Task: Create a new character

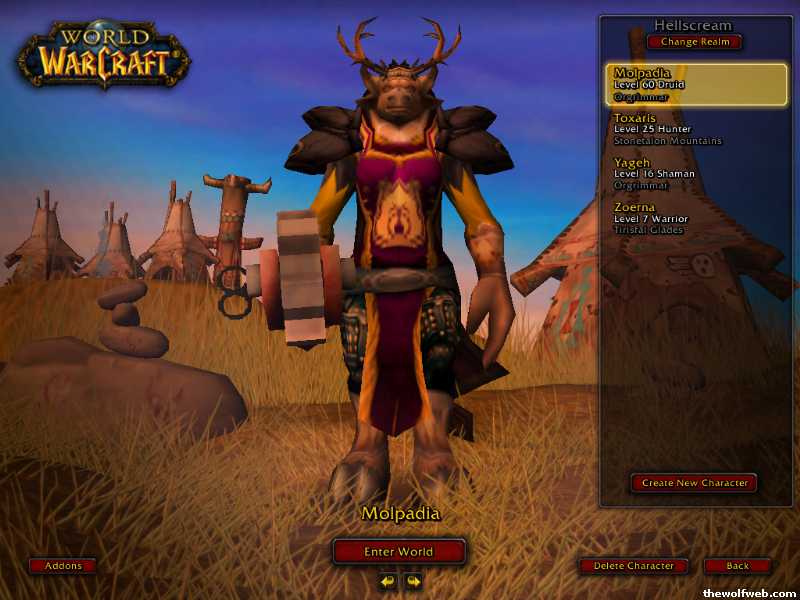Action: tap(694, 483)
